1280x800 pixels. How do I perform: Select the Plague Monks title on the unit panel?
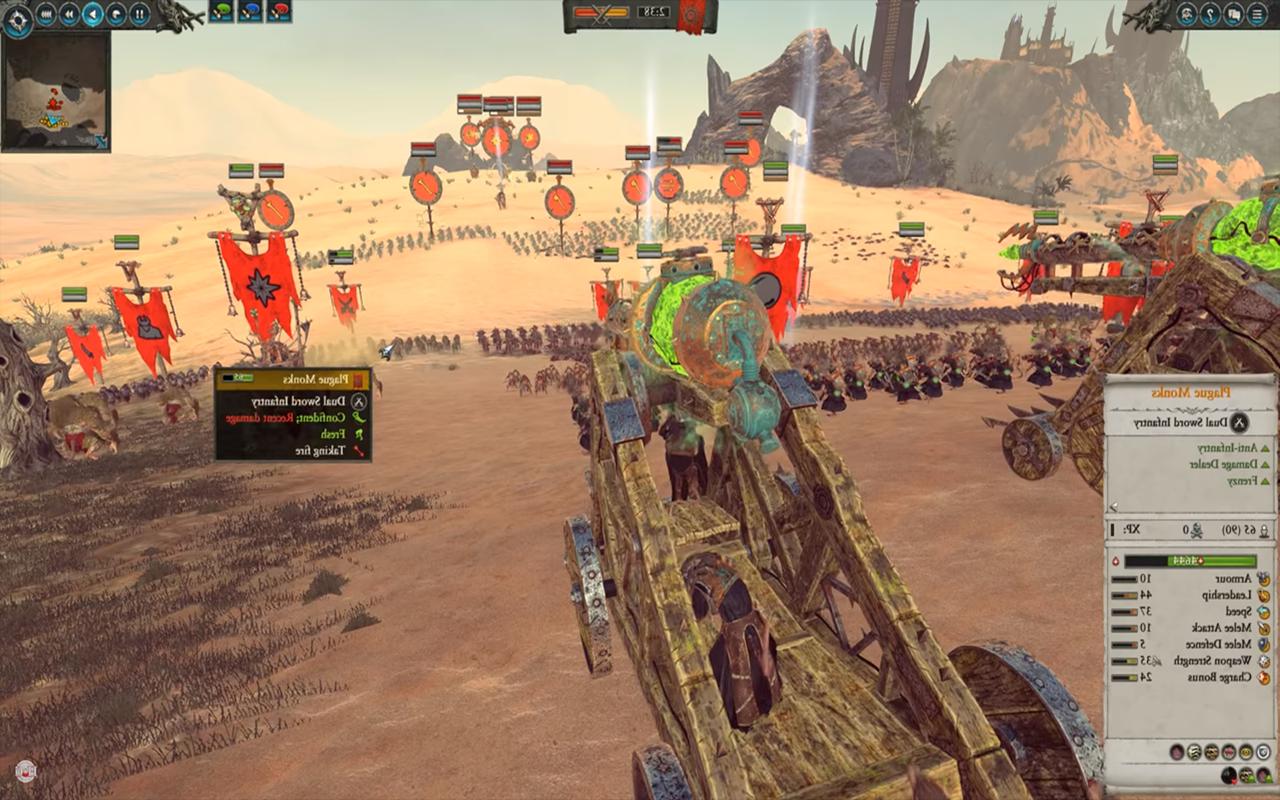point(1190,393)
